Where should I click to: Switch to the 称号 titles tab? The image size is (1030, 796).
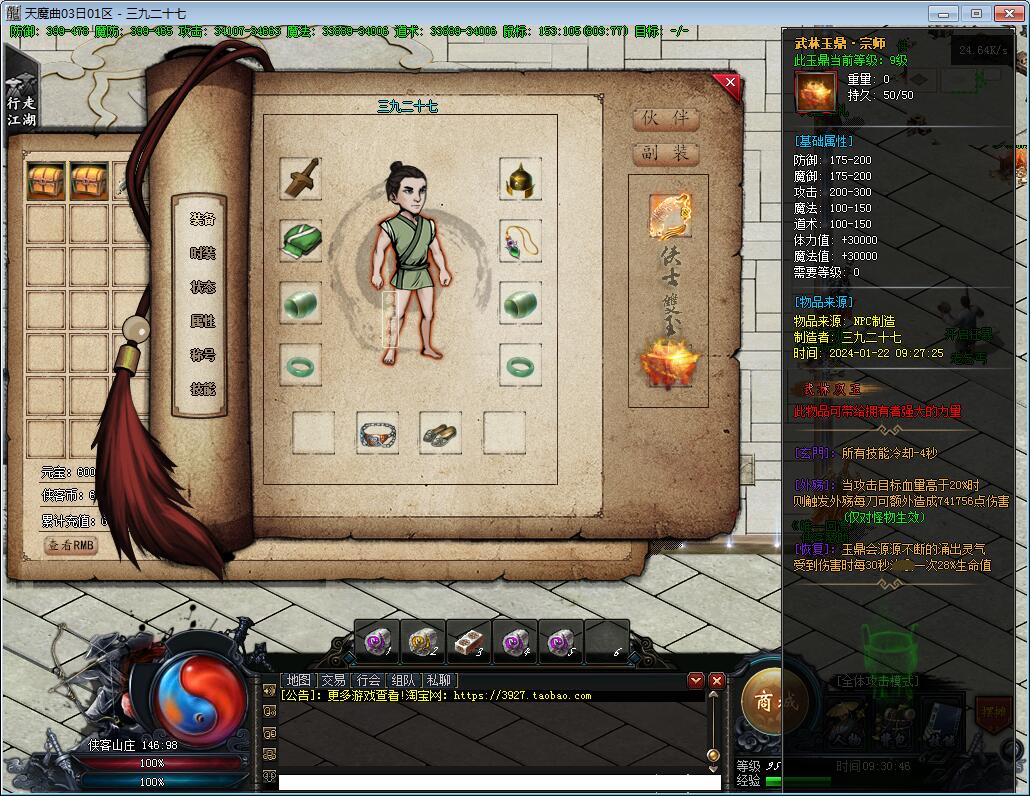(203, 356)
